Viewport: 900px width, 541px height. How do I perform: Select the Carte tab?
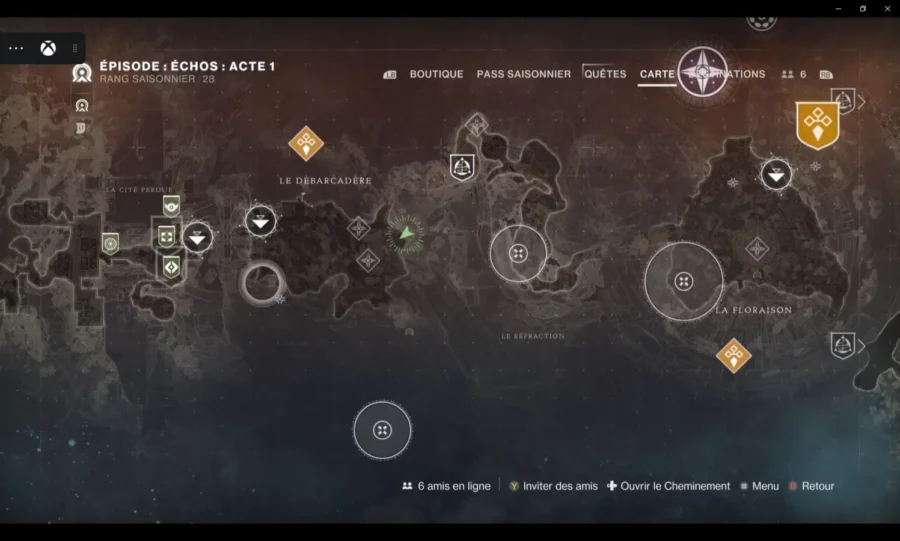coord(657,74)
